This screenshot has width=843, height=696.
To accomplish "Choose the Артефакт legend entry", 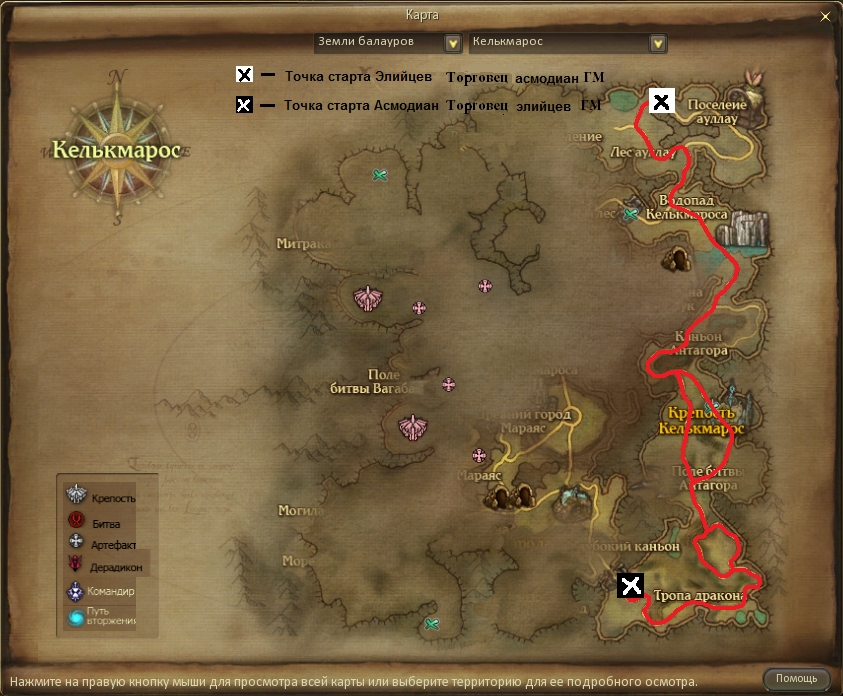I will pyautogui.click(x=100, y=543).
